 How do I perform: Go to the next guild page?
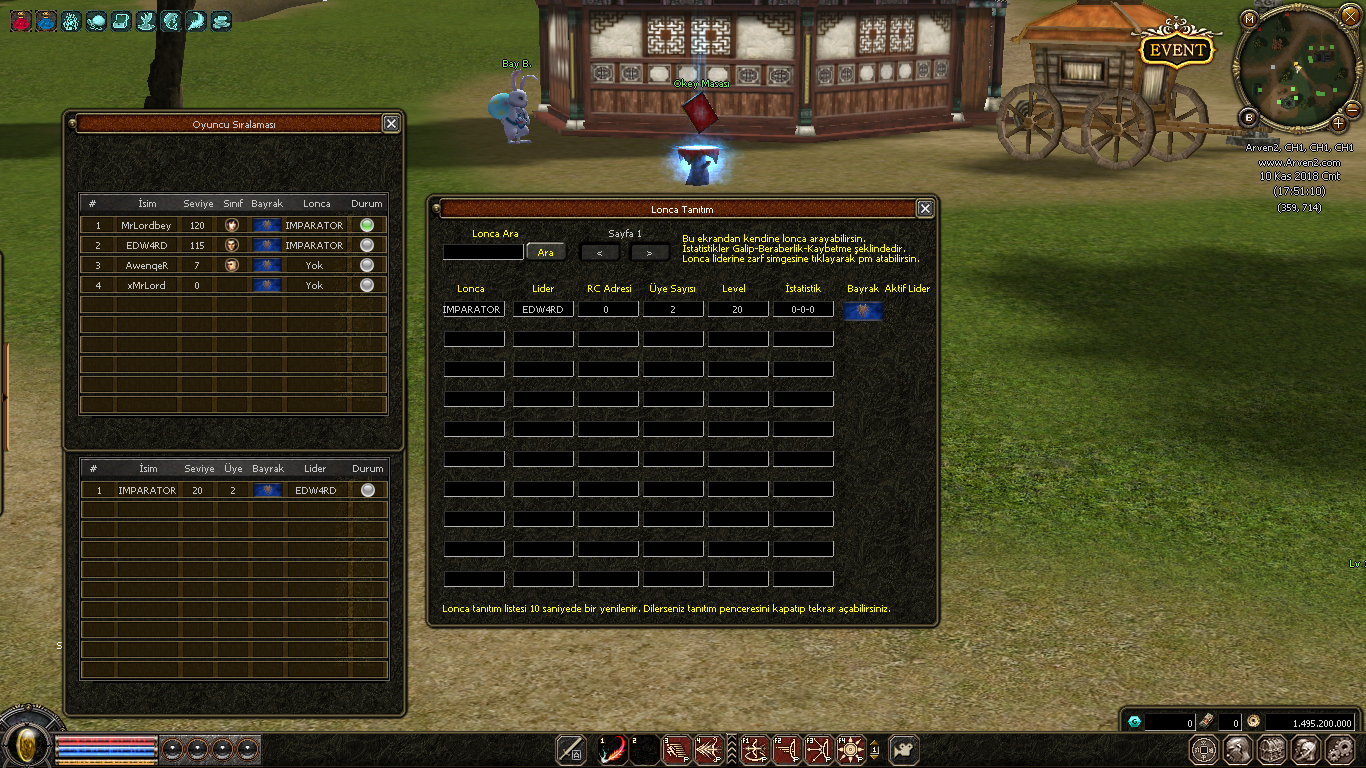pyautogui.click(x=649, y=252)
